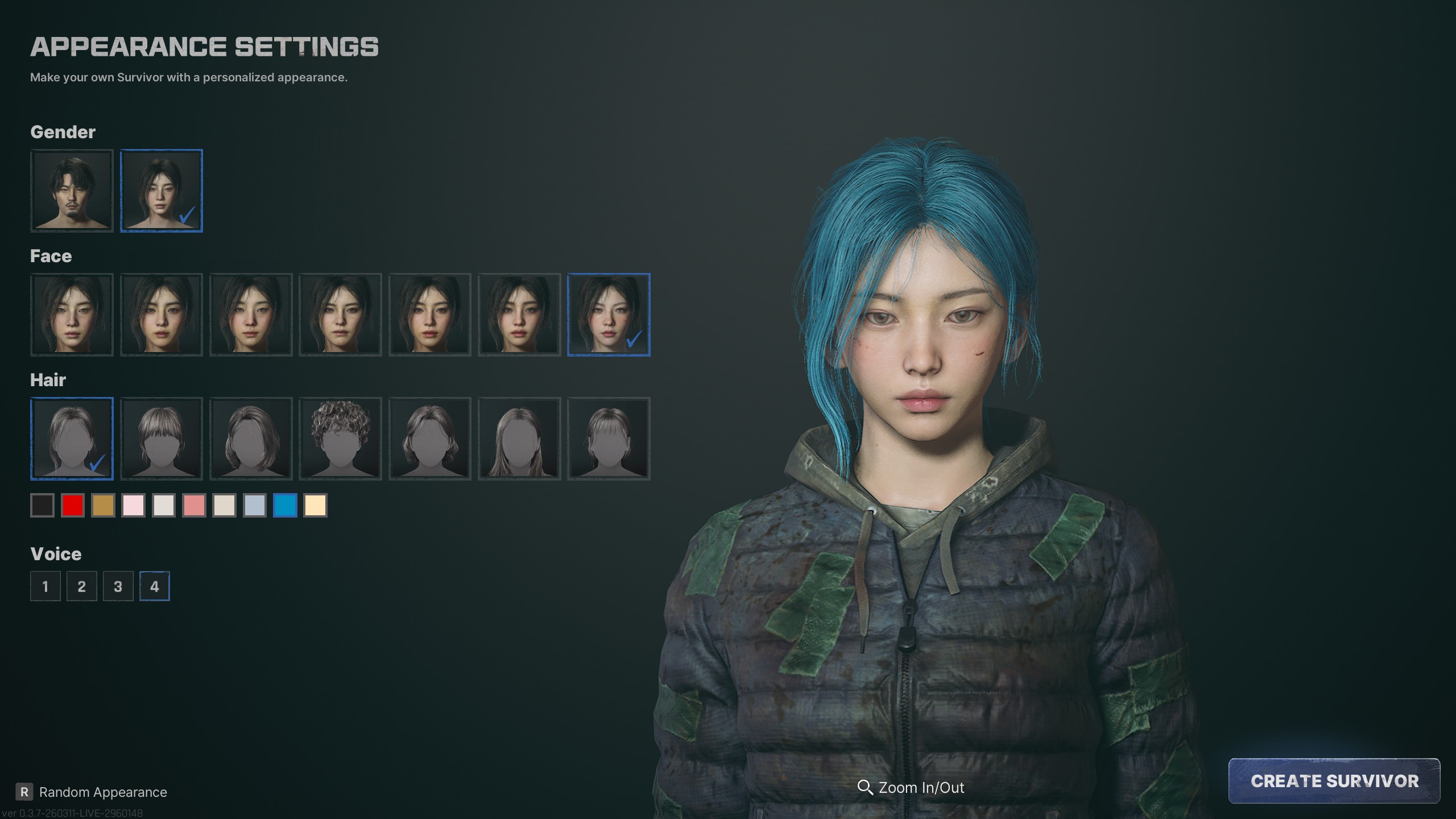Toggle the Zoom In/Out view control
Screen dimensions: 1456x819
coord(911,788)
